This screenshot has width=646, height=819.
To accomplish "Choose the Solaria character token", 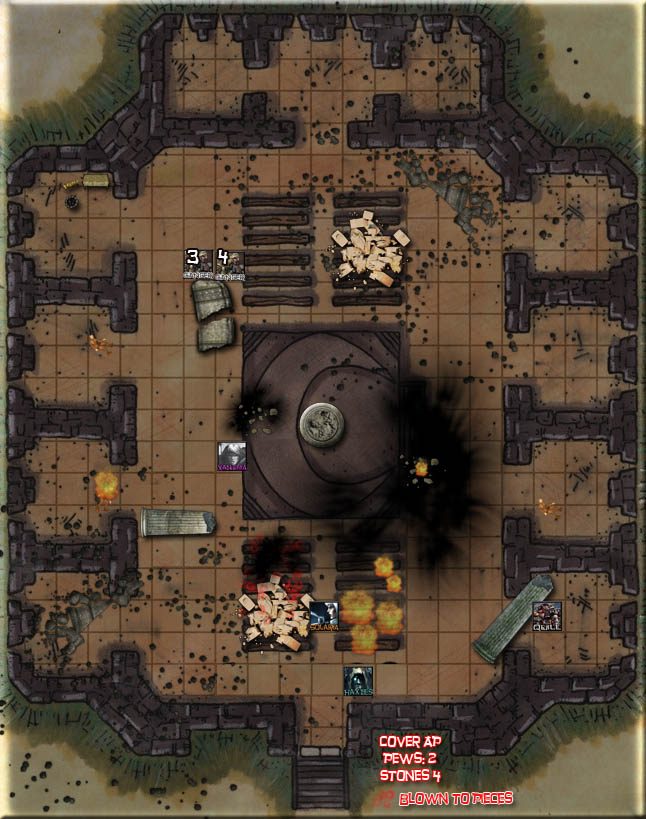I will point(323,615).
